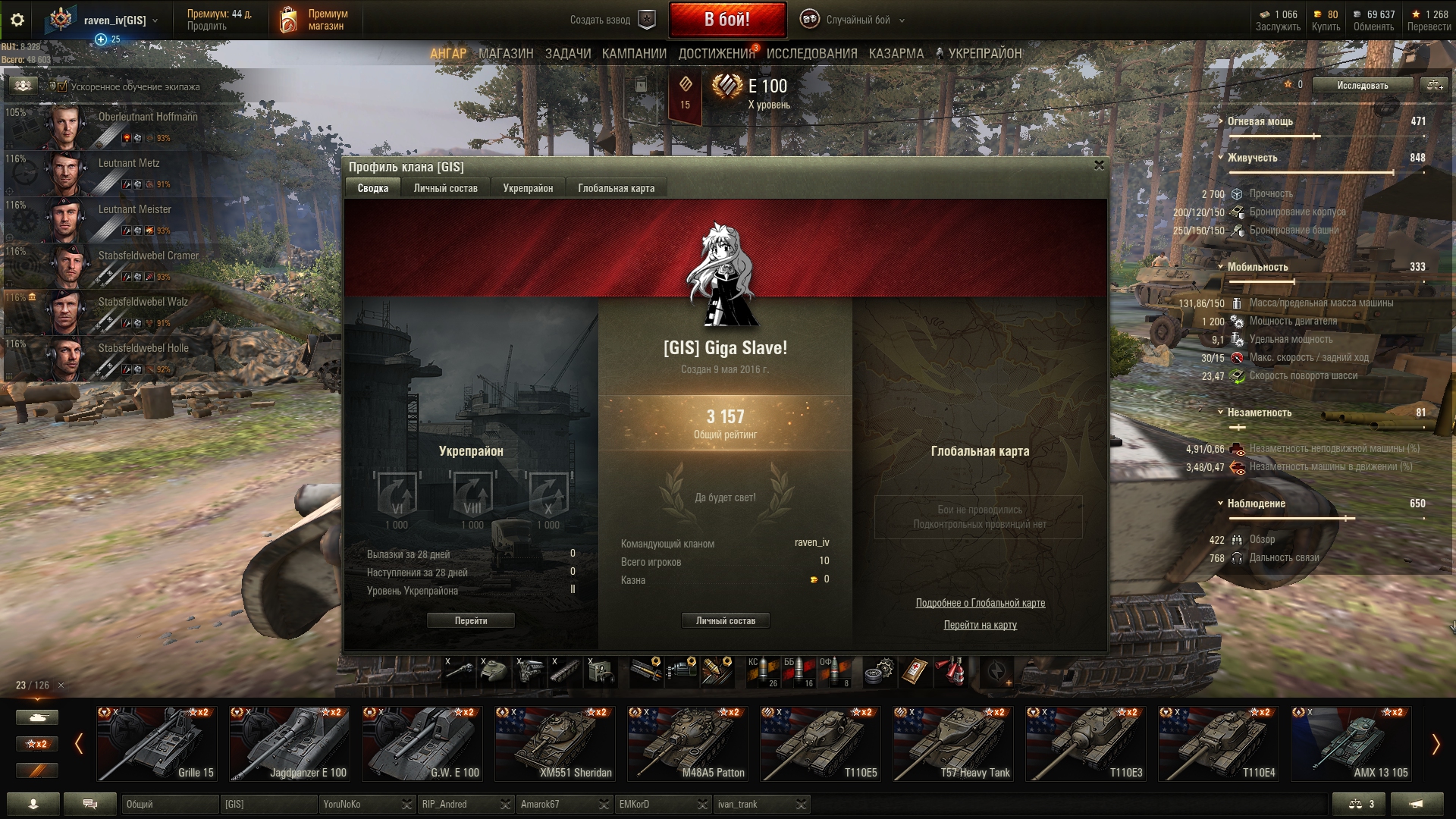Open the Укрепрайон tab in the clan profile
Screen dimensions: 1456x819
click(528, 188)
